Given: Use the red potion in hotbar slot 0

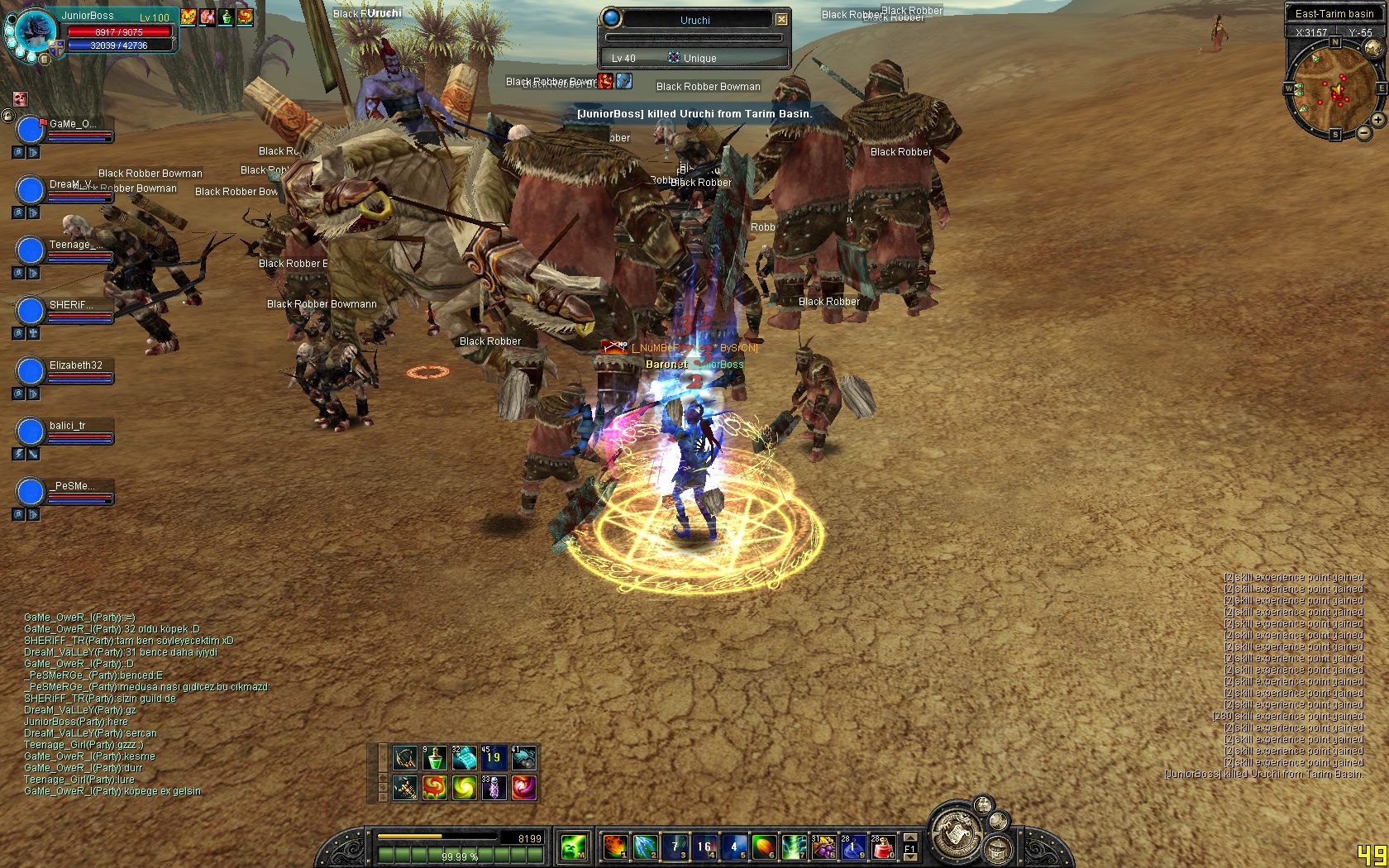Looking at the screenshot, I should (x=882, y=847).
